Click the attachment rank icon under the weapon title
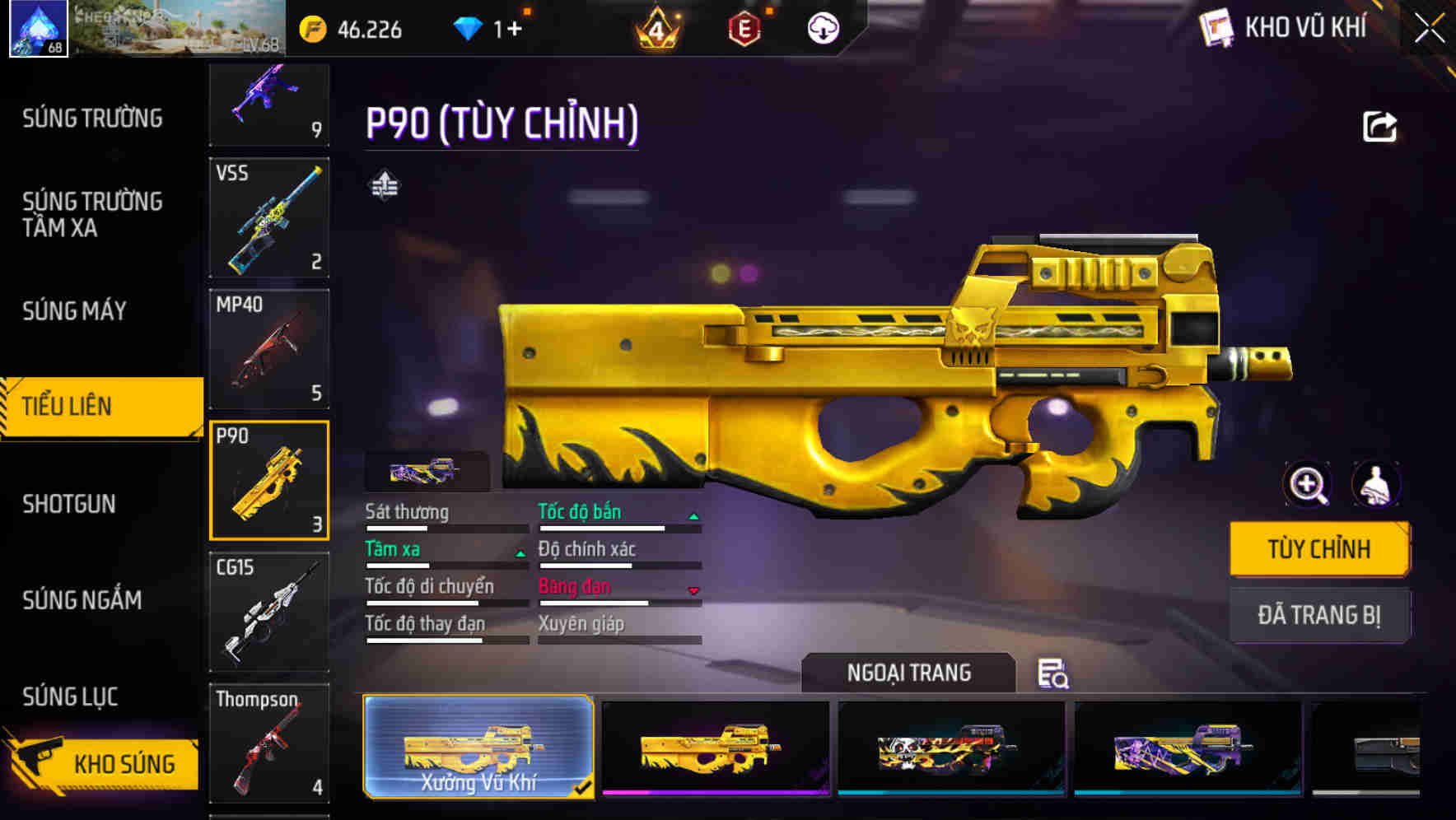The height and width of the screenshot is (820, 1456). [385, 186]
